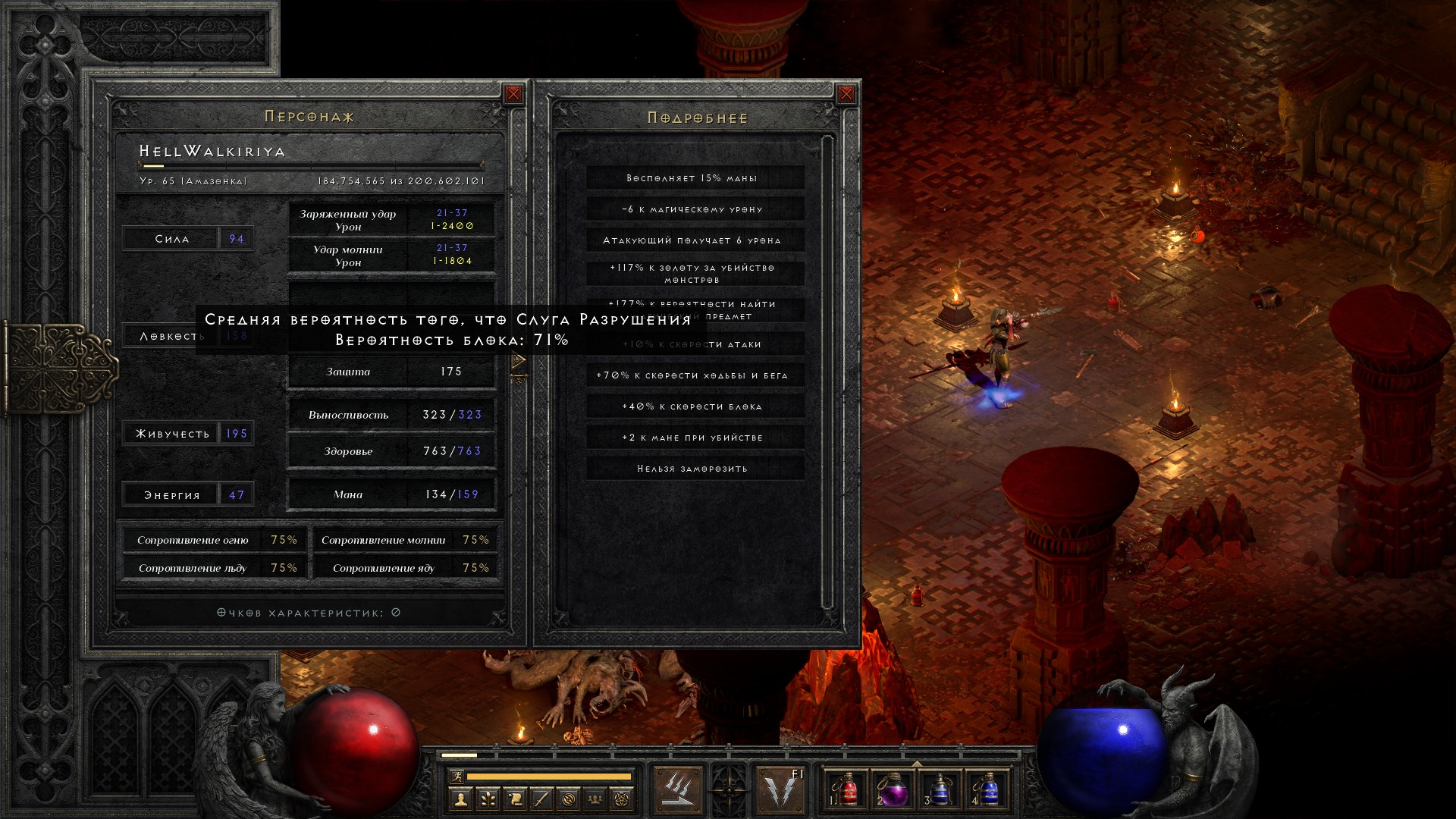
Task: Click the details panel scrollbar
Action: tap(827, 372)
